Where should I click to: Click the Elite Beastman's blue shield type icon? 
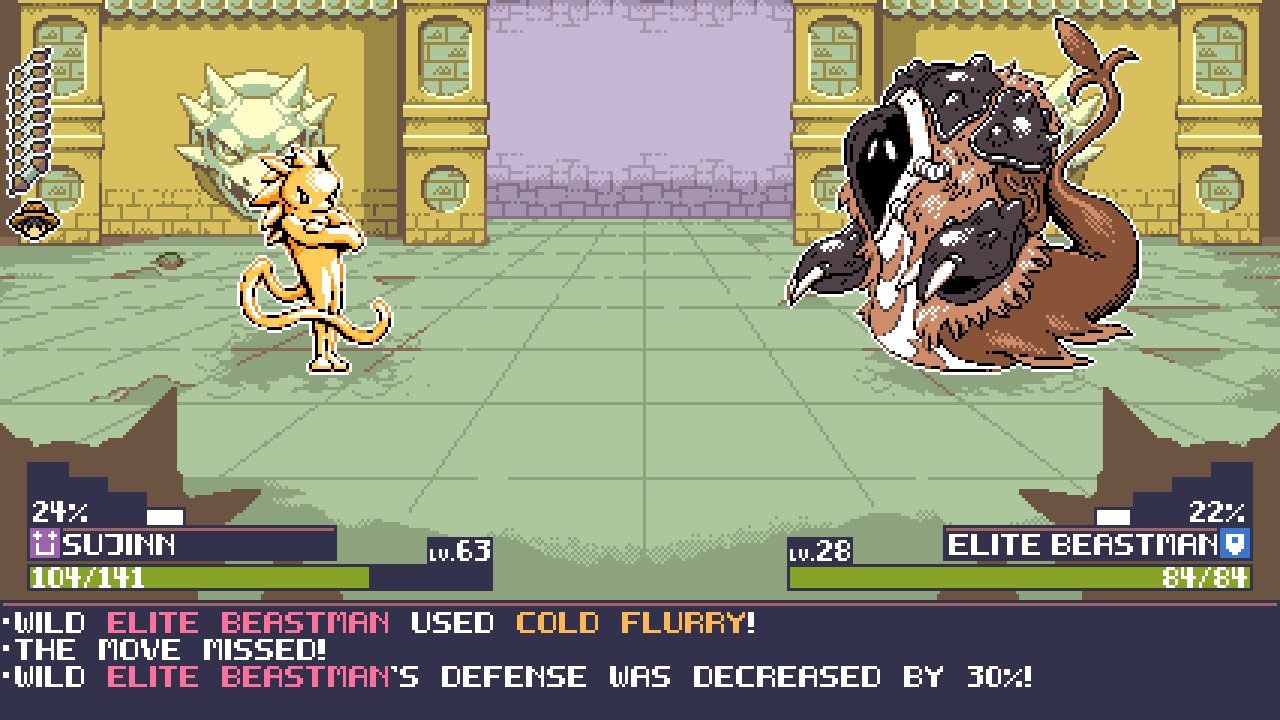[x=1236, y=546]
